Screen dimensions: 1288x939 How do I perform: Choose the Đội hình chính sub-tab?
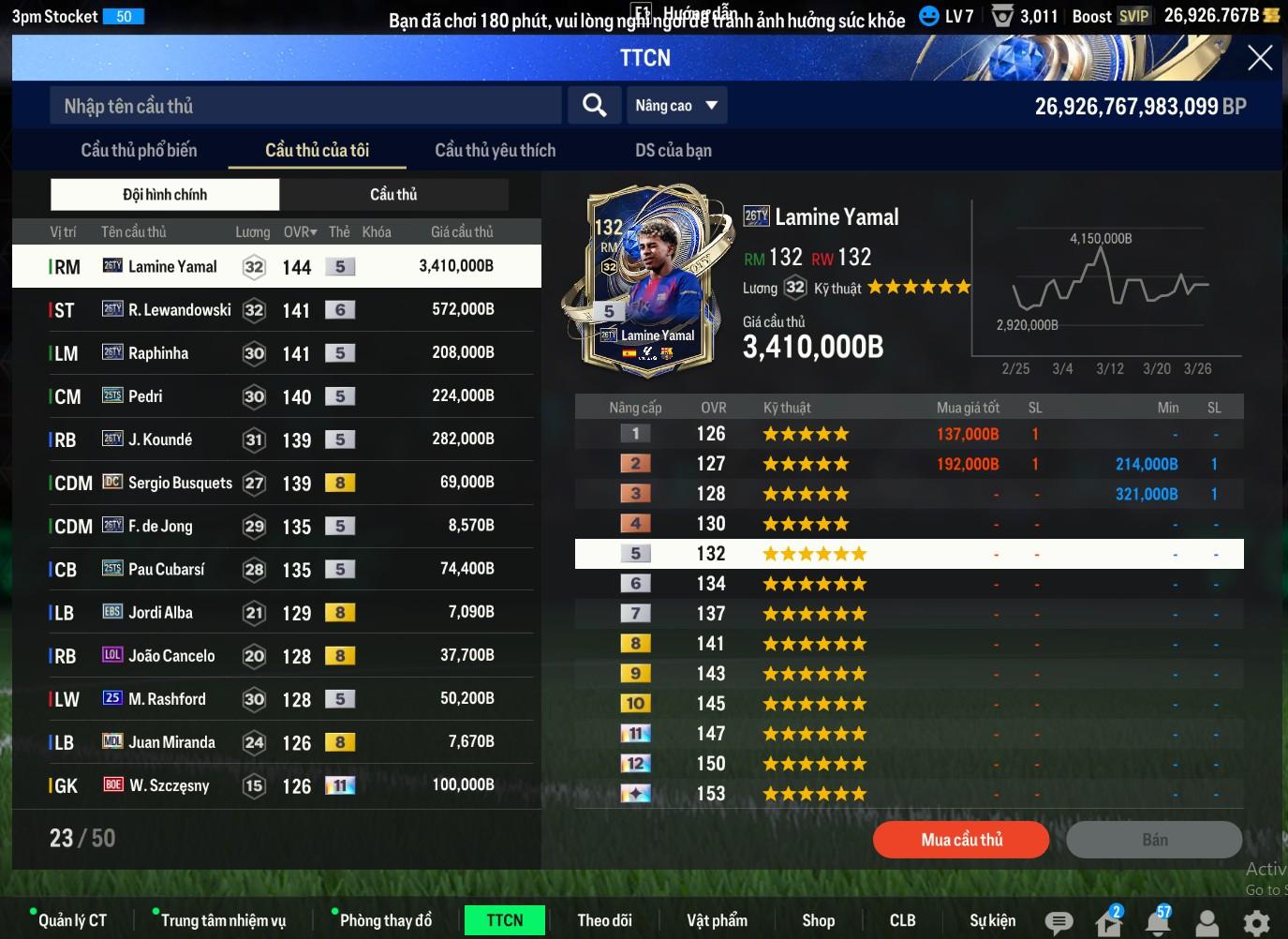[165, 195]
